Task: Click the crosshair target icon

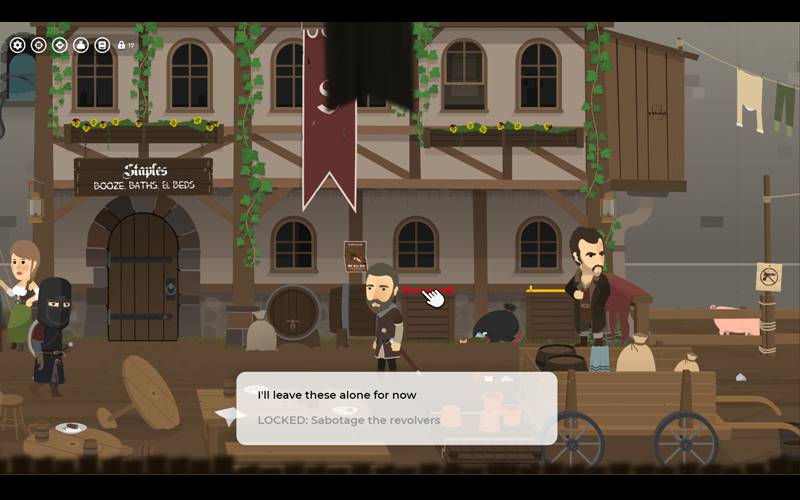Action: [38, 45]
